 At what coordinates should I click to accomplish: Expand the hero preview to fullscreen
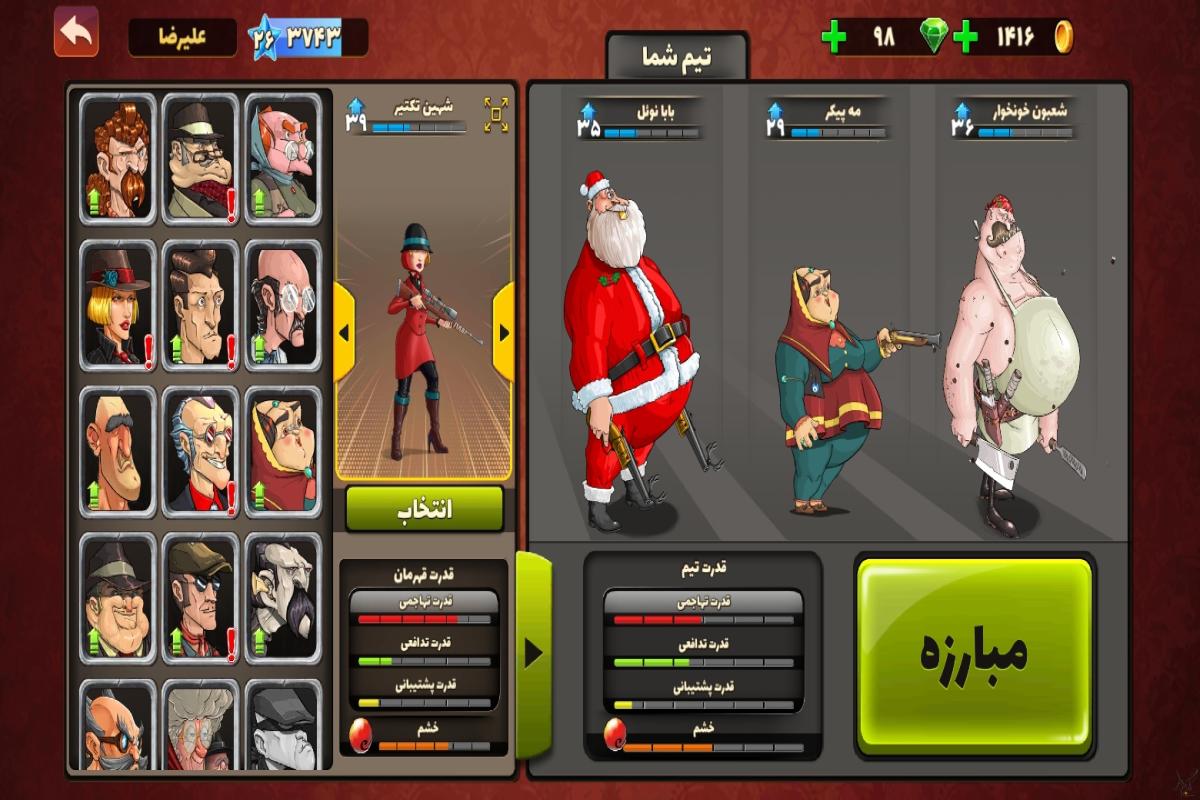point(496,115)
